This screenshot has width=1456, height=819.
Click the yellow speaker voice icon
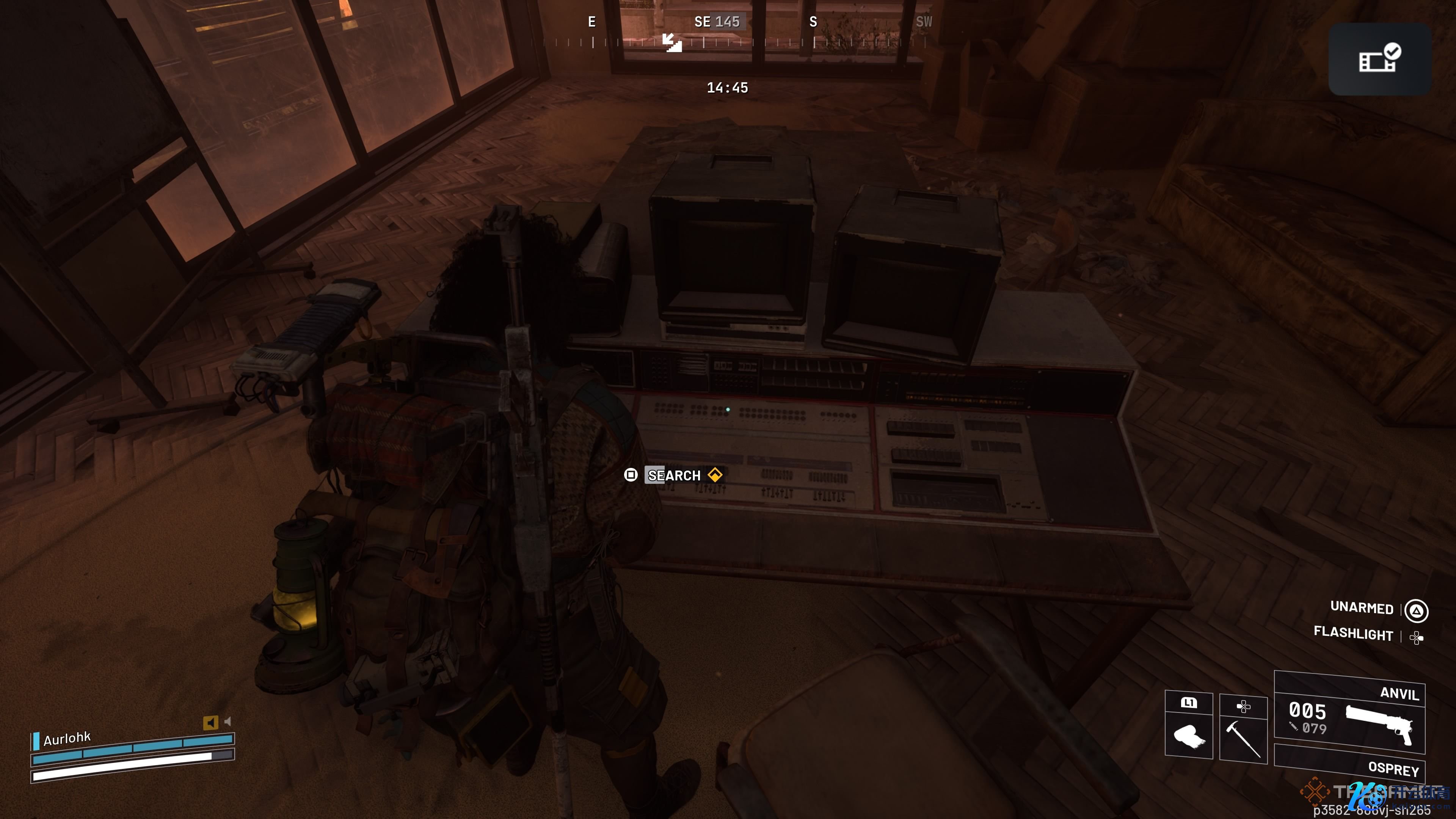(x=210, y=722)
